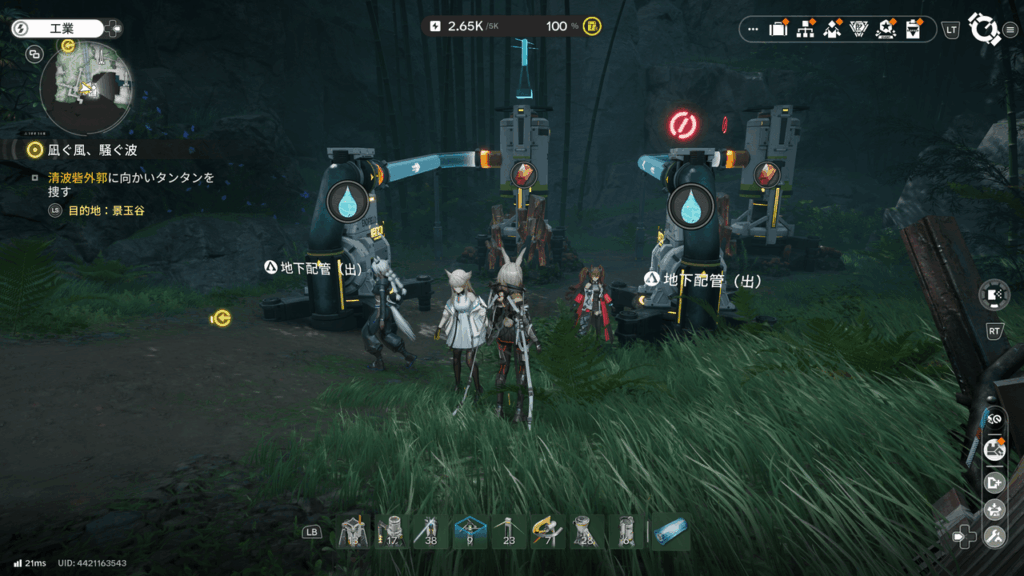
Task: Choose the blue-framed hotbar slot with count 9
Action: tap(470, 532)
